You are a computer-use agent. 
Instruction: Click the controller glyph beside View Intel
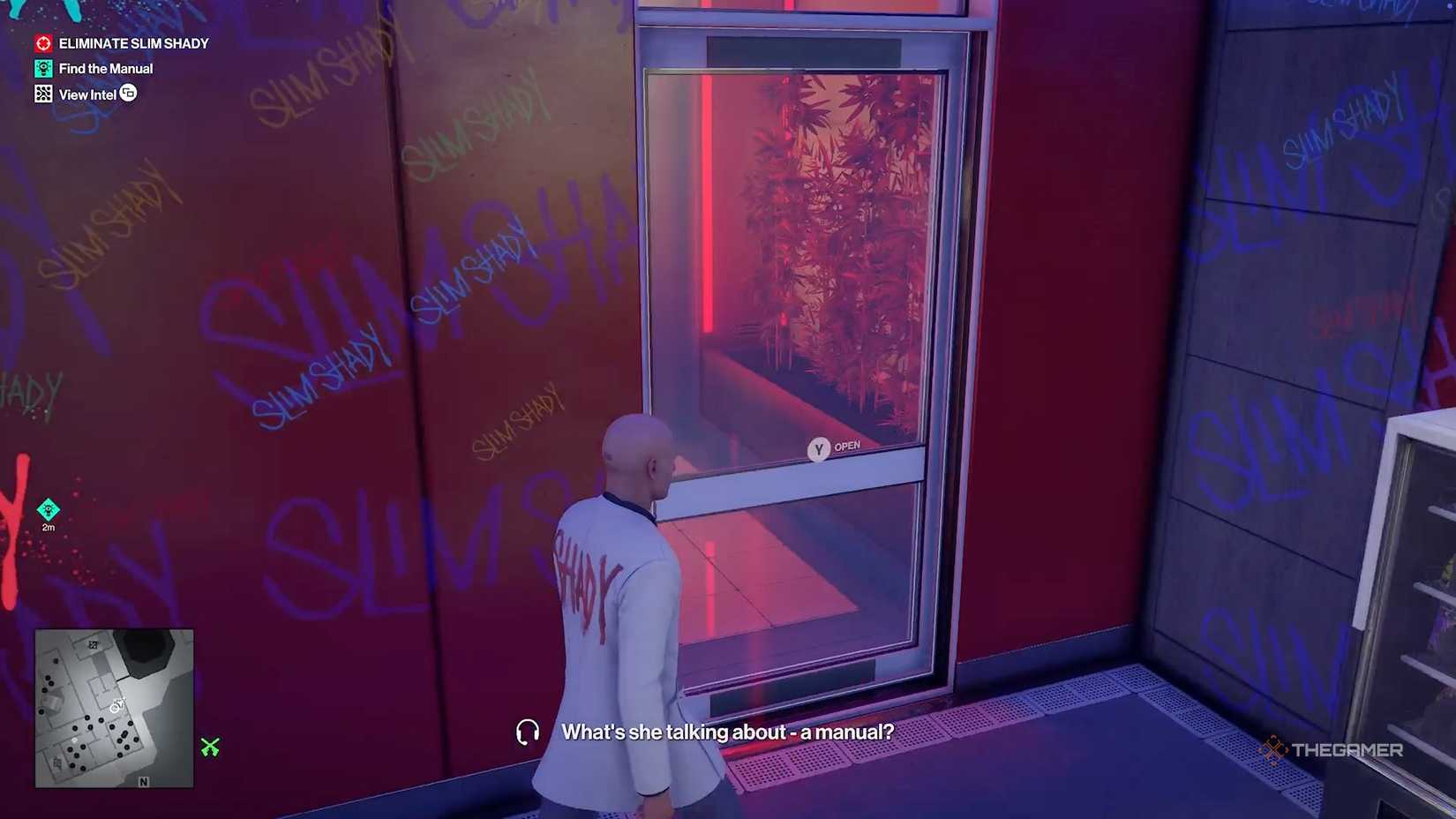pos(129,94)
